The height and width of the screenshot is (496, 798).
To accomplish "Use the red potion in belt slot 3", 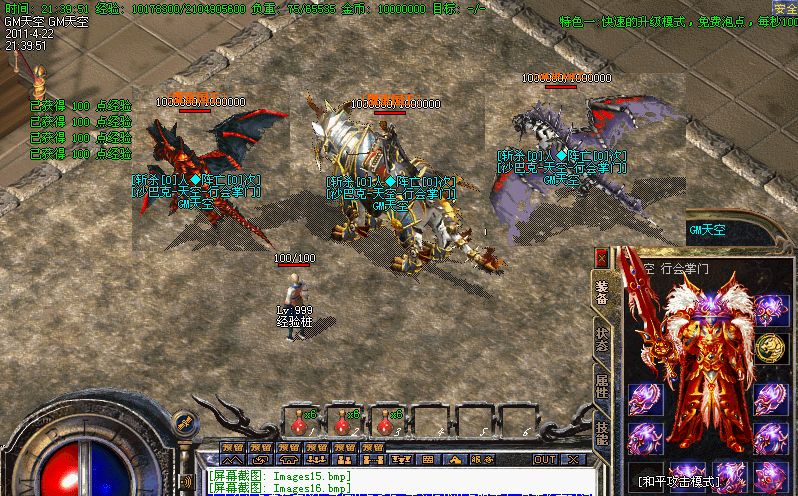I will [x=385, y=421].
